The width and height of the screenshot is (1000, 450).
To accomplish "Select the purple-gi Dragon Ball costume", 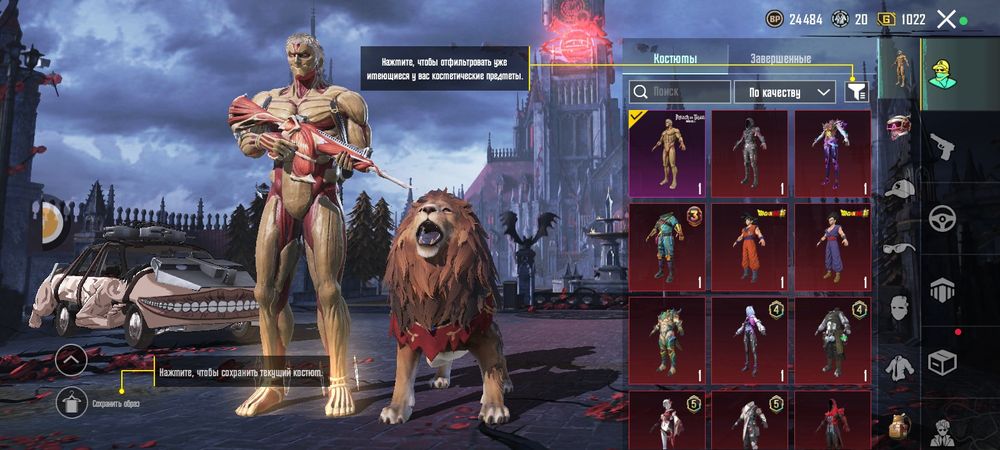I will click(x=832, y=247).
